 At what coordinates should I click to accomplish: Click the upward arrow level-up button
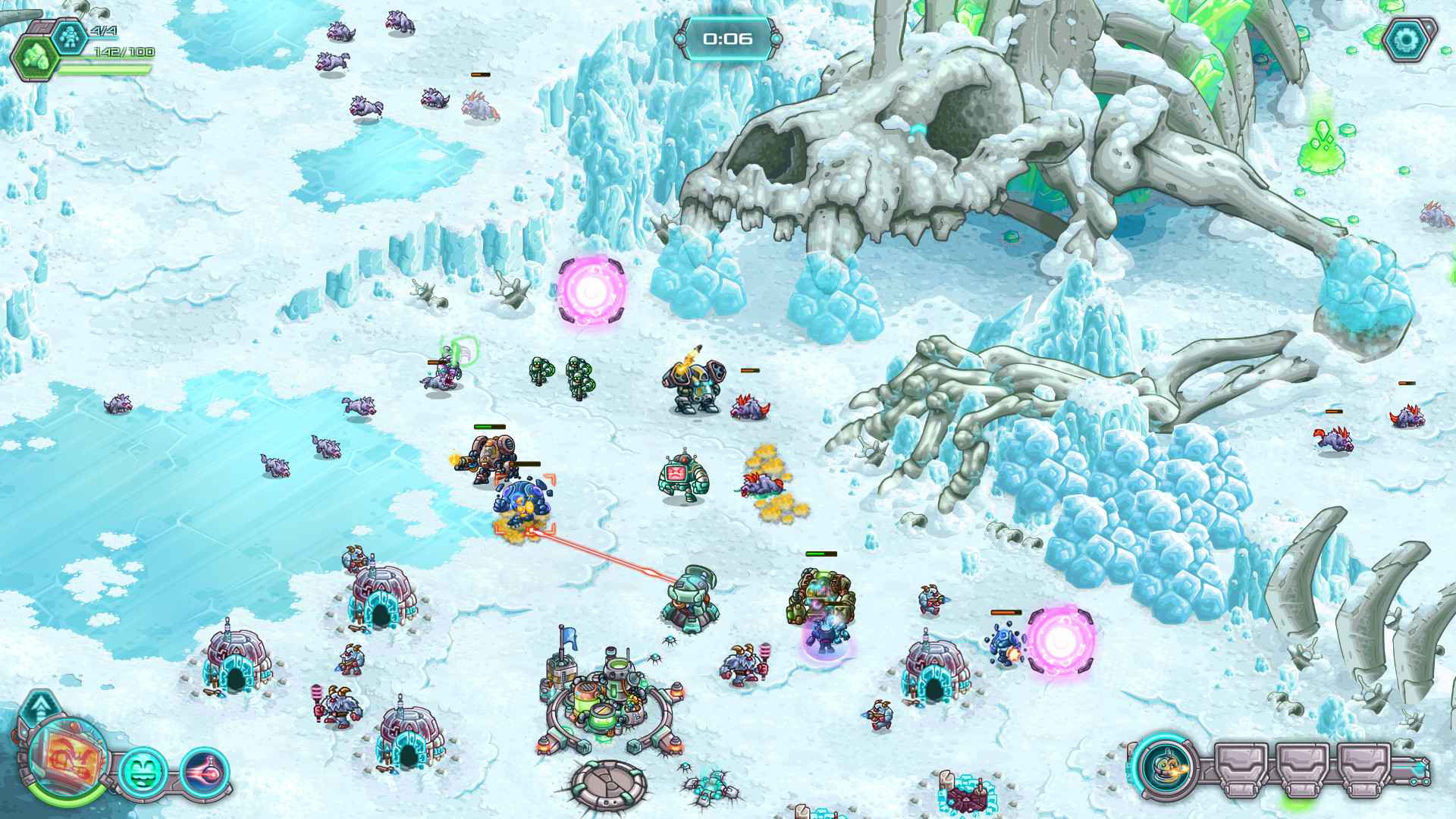39,709
